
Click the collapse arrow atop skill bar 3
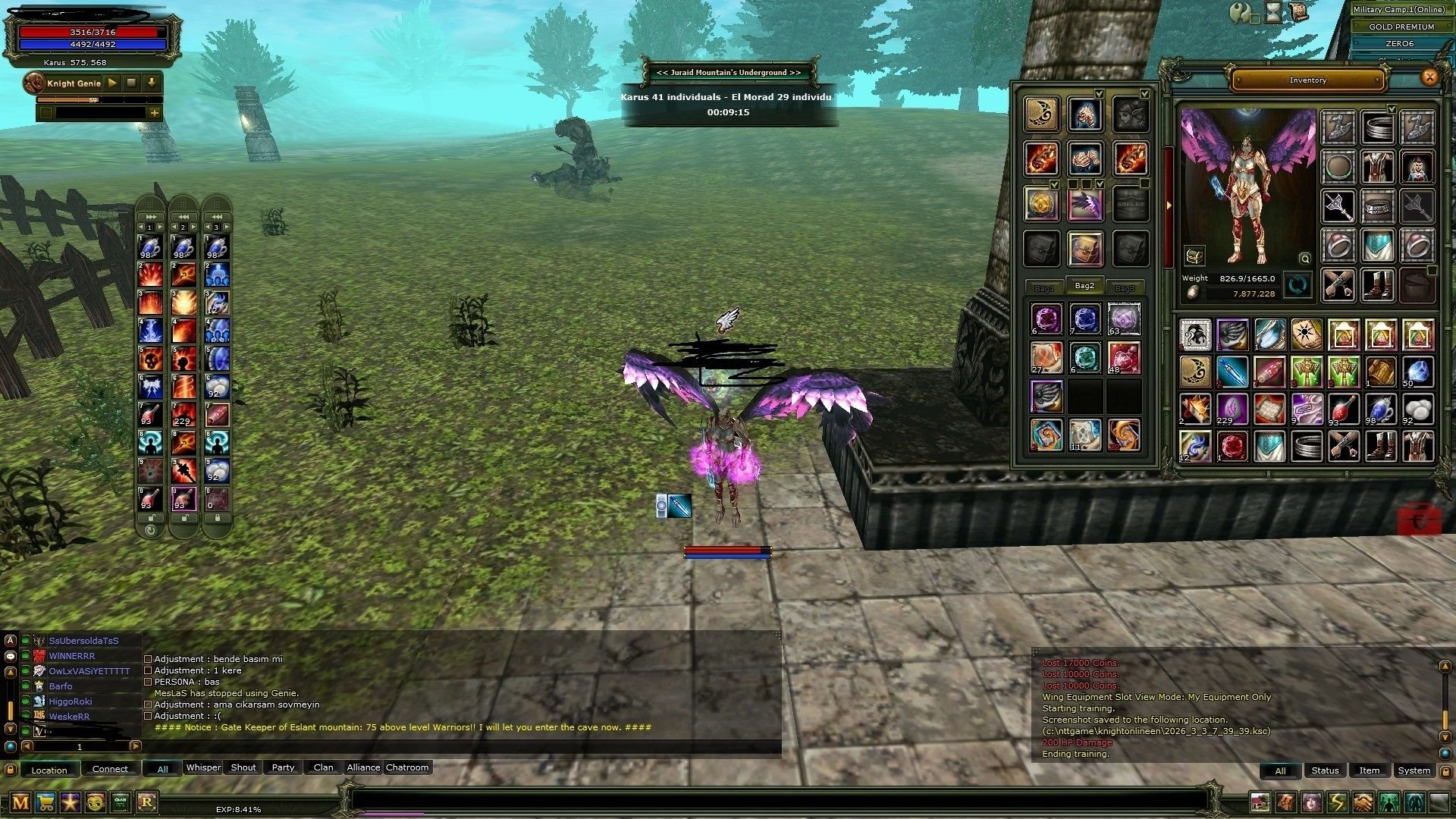[x=215, y=215]
